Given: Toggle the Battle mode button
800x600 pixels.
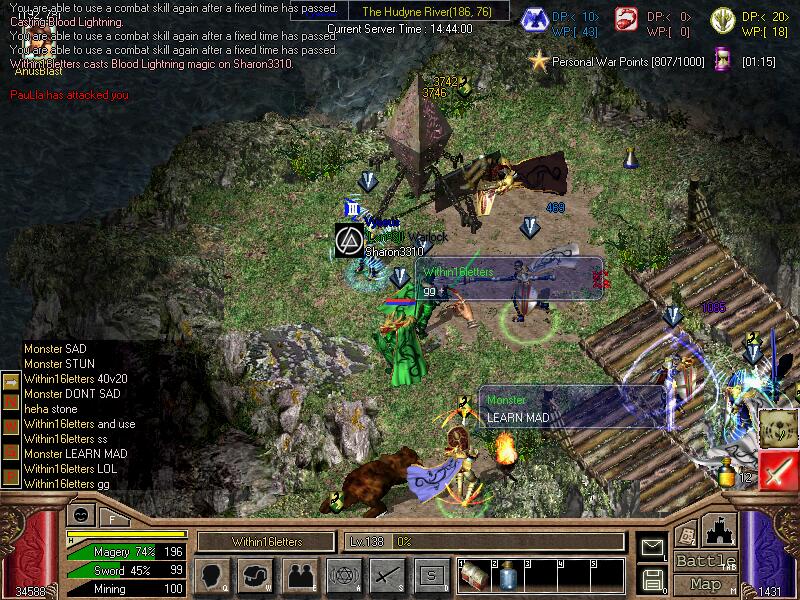Looking at the screenshot, I should 705,561.
